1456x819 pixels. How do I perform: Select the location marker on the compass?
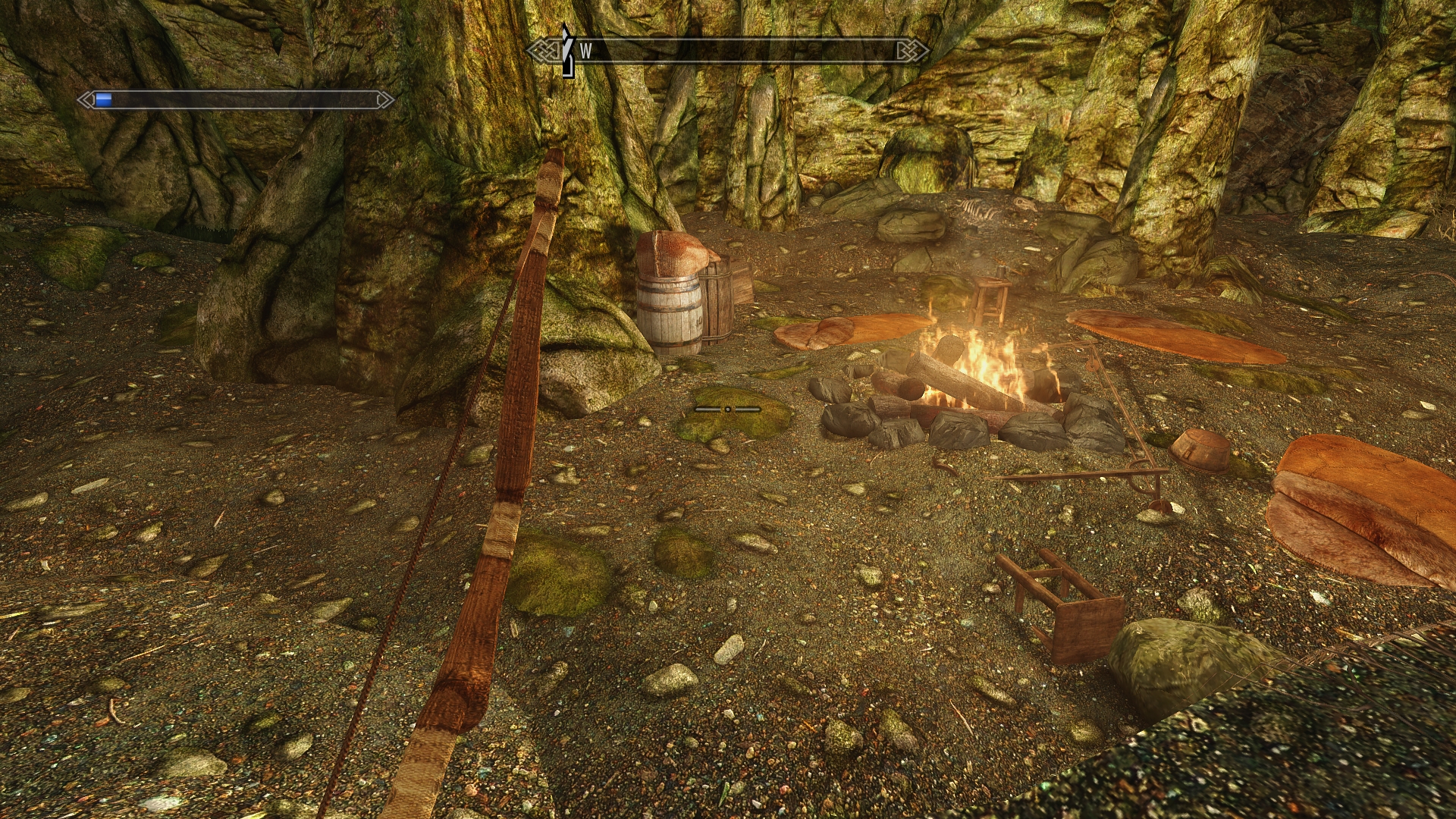click(567, 50)
